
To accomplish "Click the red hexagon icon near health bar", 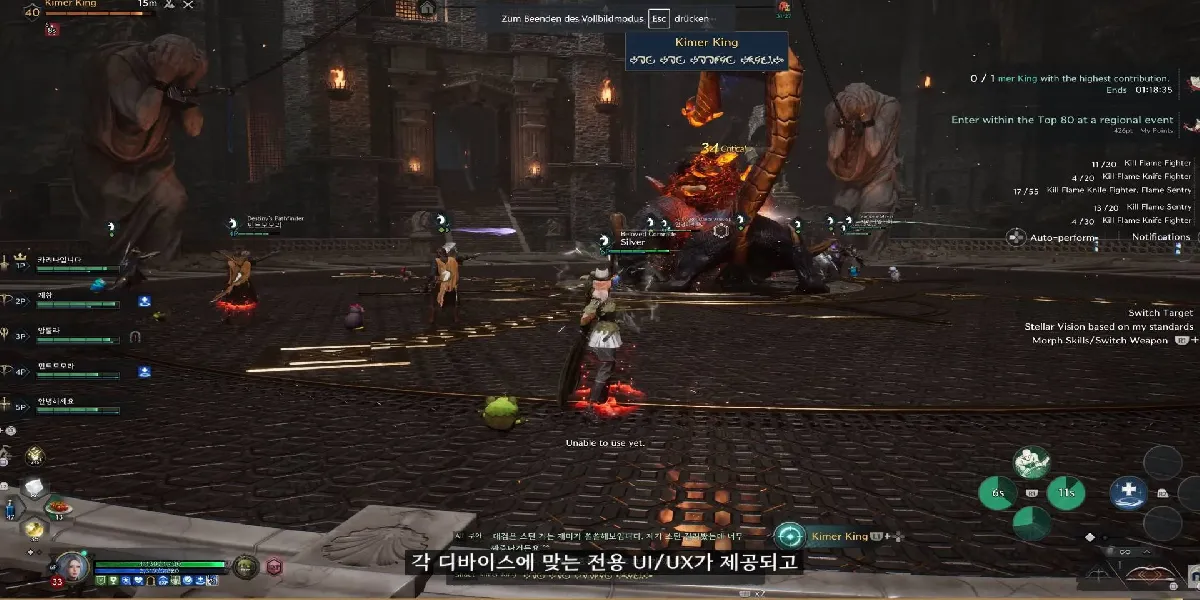I will pos(274,567).
